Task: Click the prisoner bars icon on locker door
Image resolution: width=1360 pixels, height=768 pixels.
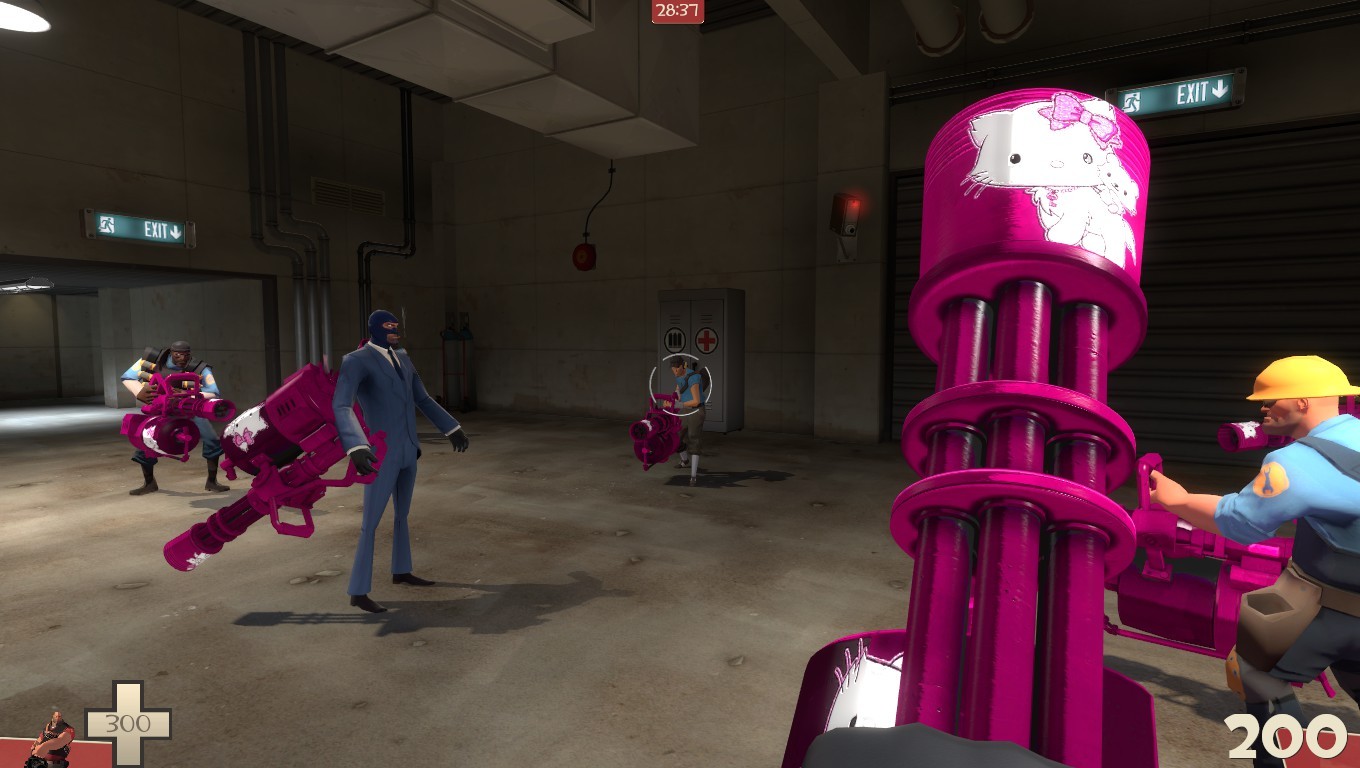Action: tap(675, 339)
